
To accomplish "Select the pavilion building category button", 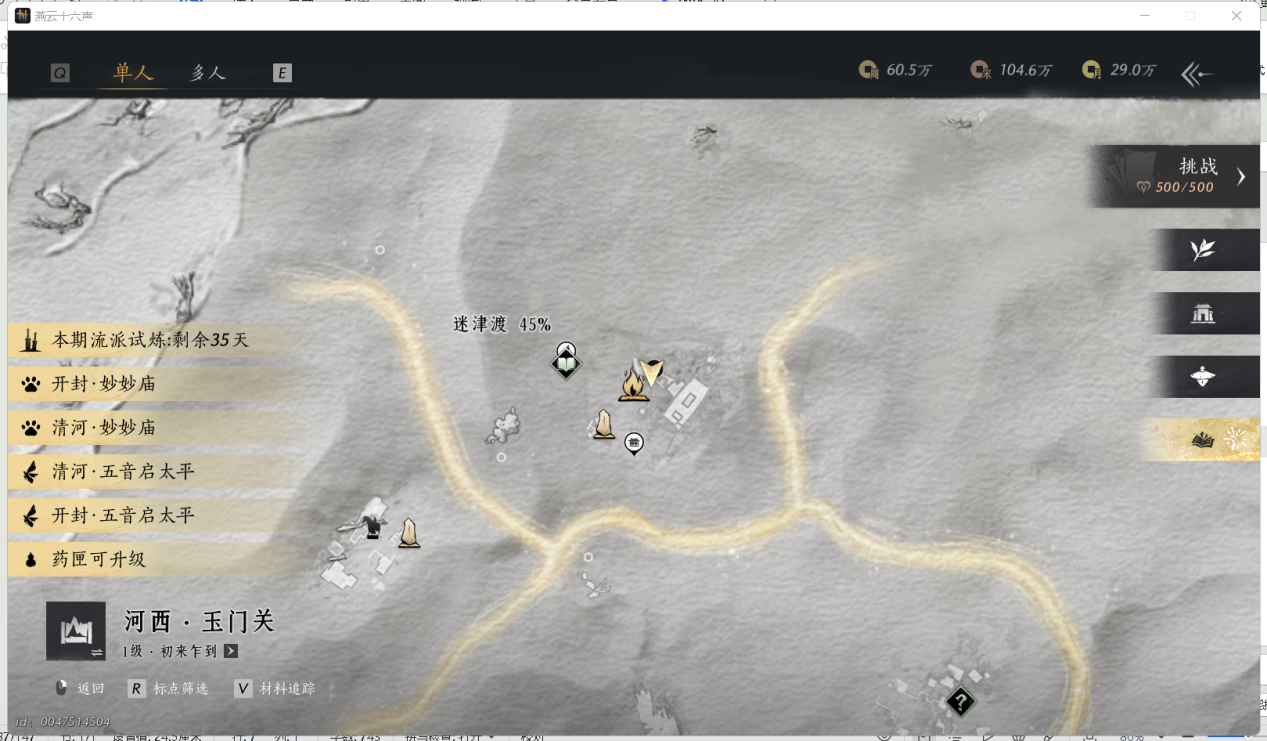I will (1203, 314).
